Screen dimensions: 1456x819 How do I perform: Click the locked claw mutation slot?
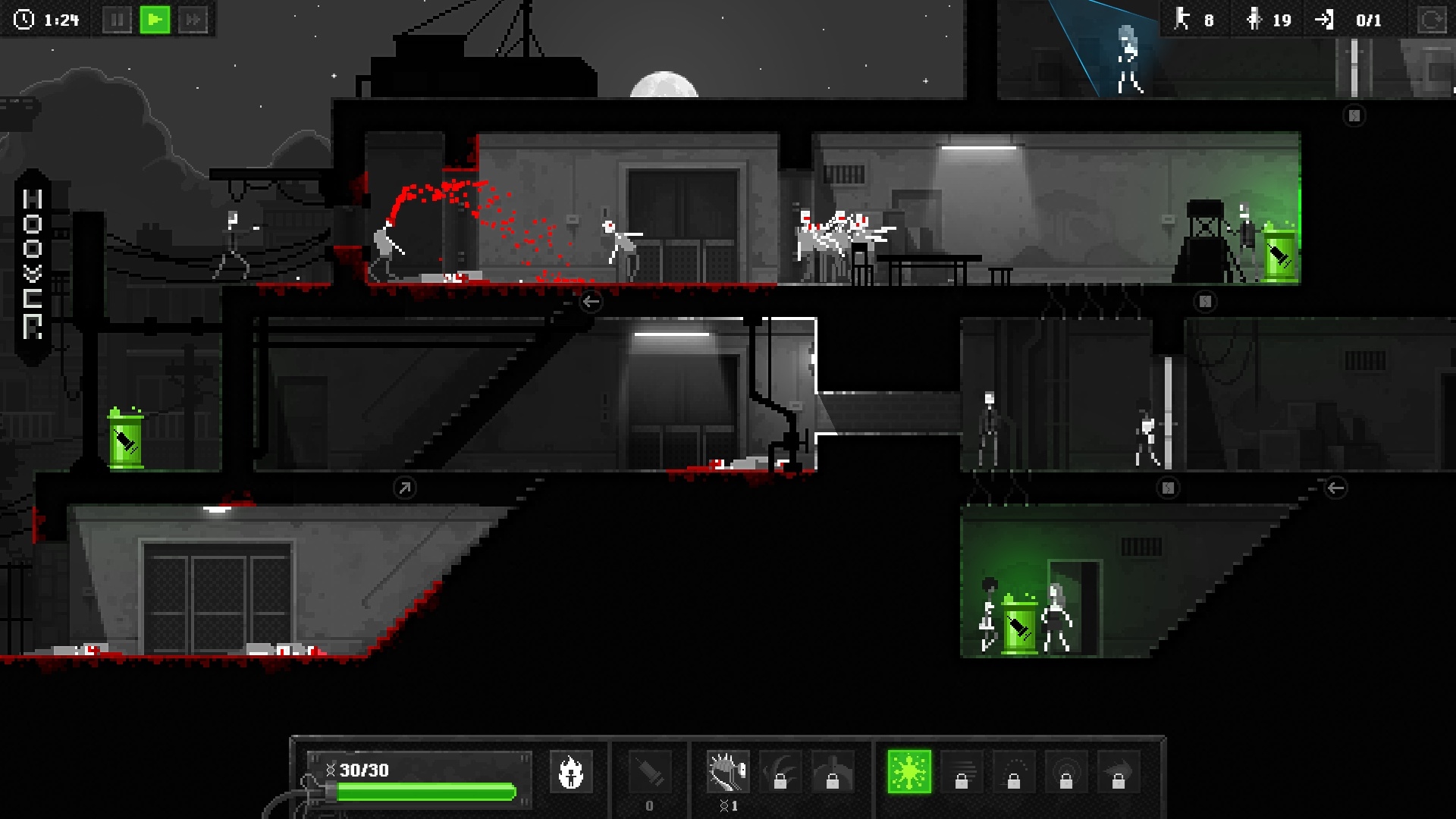coord(781,772)
